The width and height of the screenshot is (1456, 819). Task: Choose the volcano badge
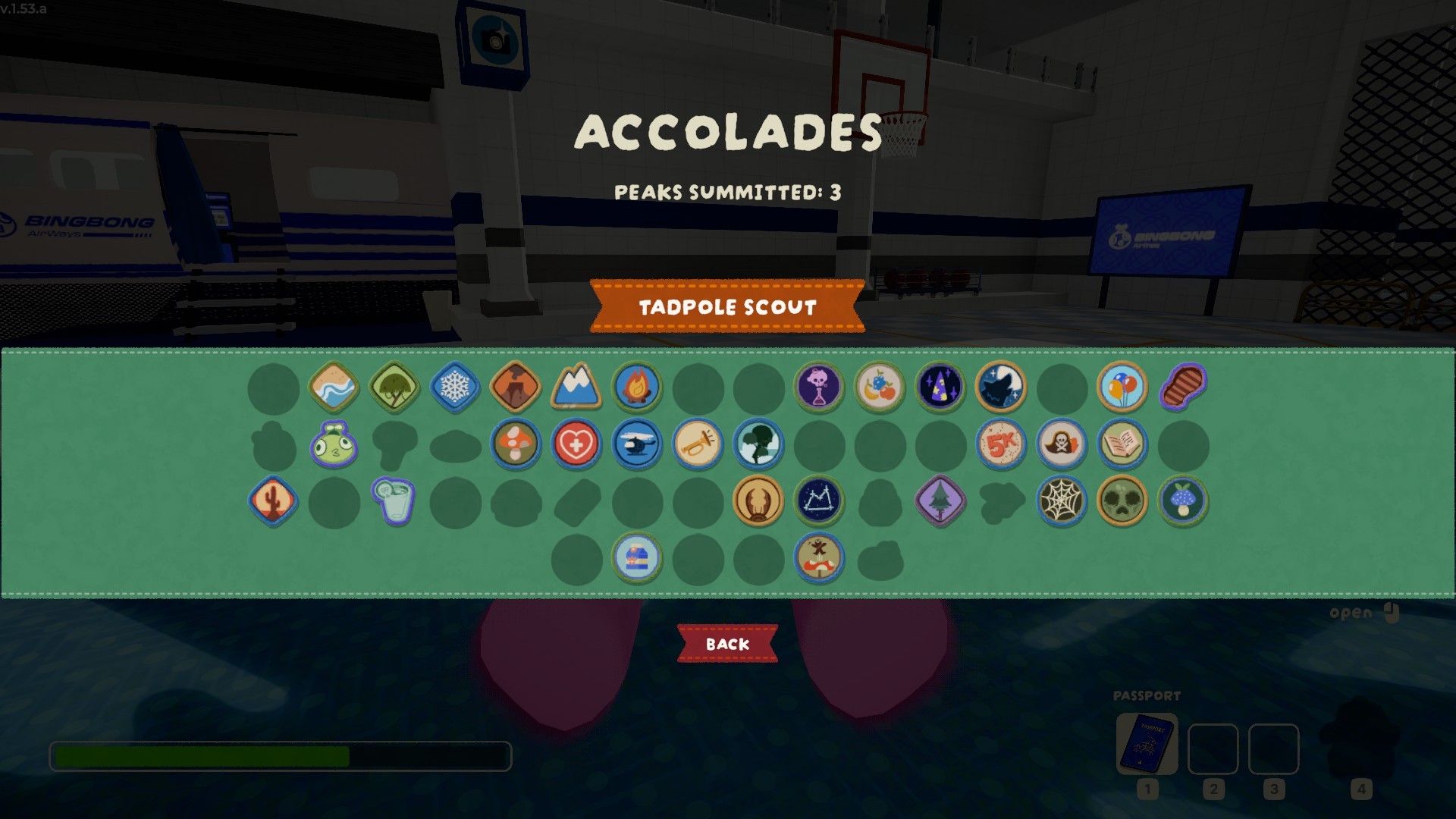point(516,388)
